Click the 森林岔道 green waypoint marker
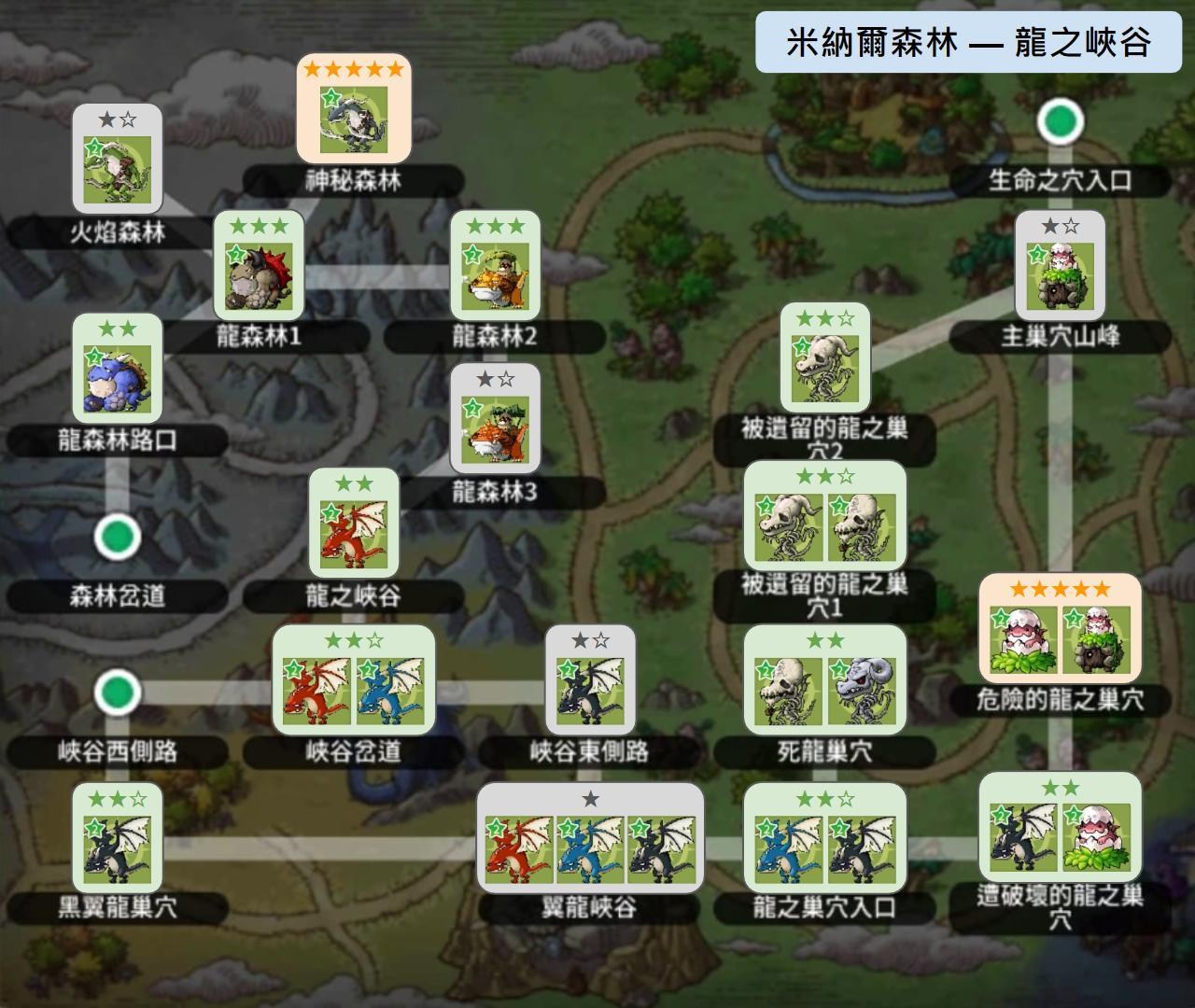Image resolution: width=1195 pixels, height=1008 pixels. 118,538
